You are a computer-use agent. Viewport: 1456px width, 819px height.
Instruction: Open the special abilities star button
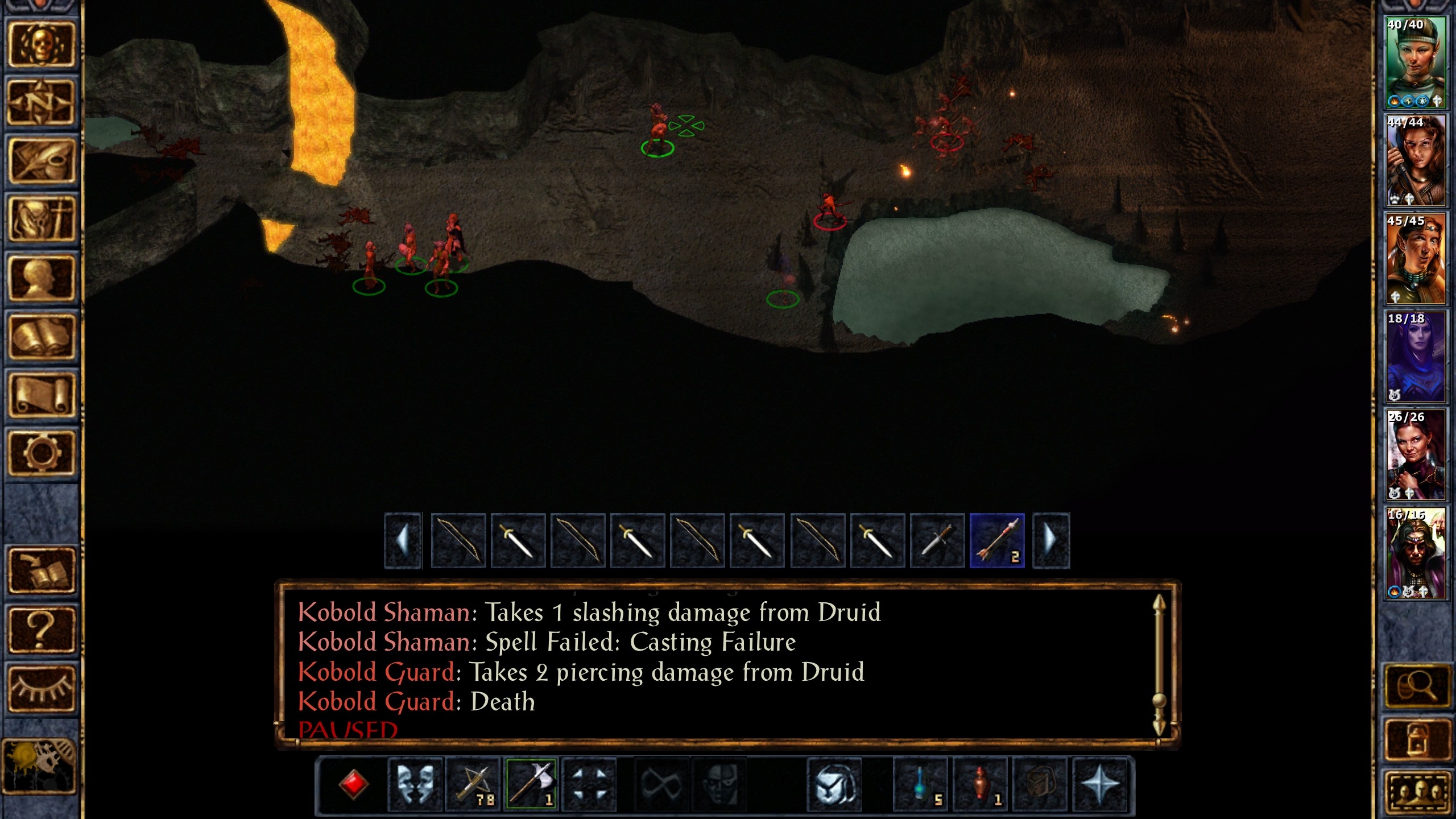point(1100,785)
